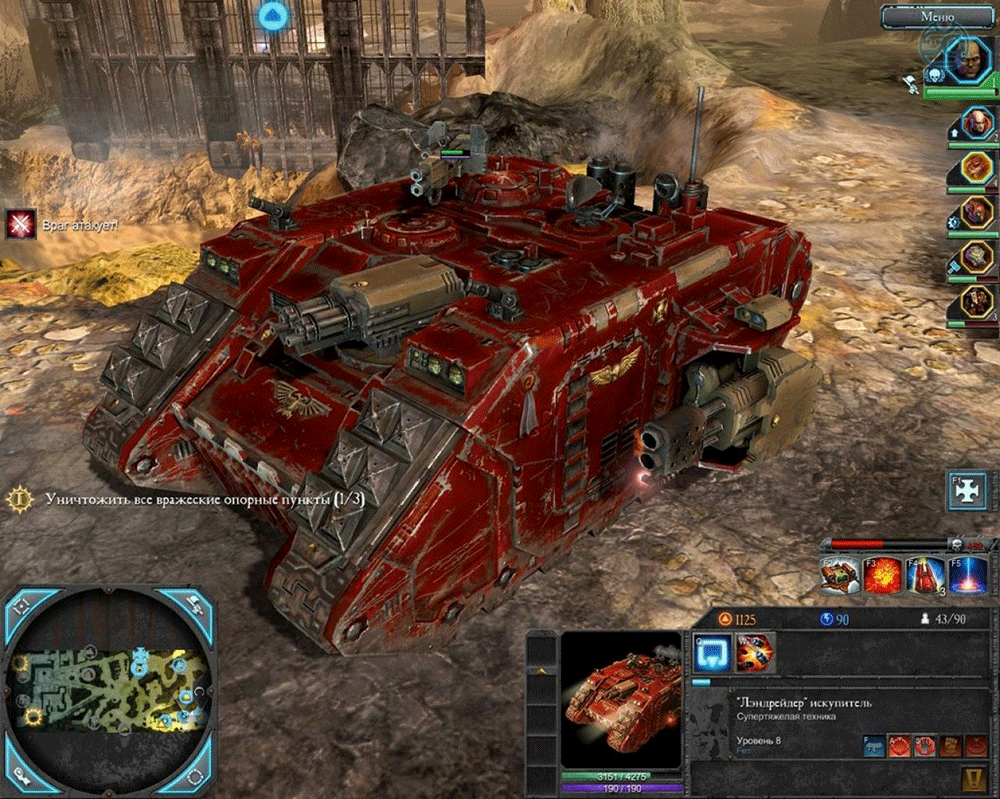This screenshot has height=799, width=1000.
Task: Open the Меню button
Action: (x=937, y=15)
